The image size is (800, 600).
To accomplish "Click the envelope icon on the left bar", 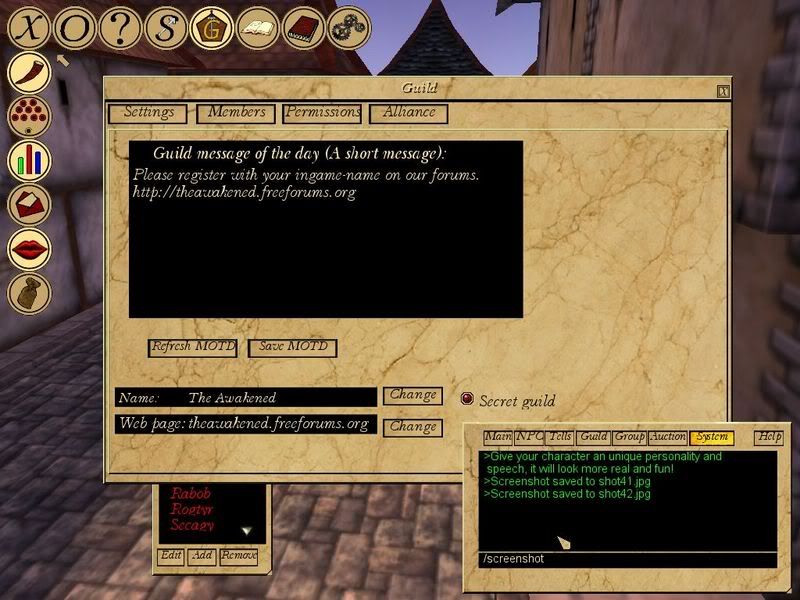I will [30, 205].
